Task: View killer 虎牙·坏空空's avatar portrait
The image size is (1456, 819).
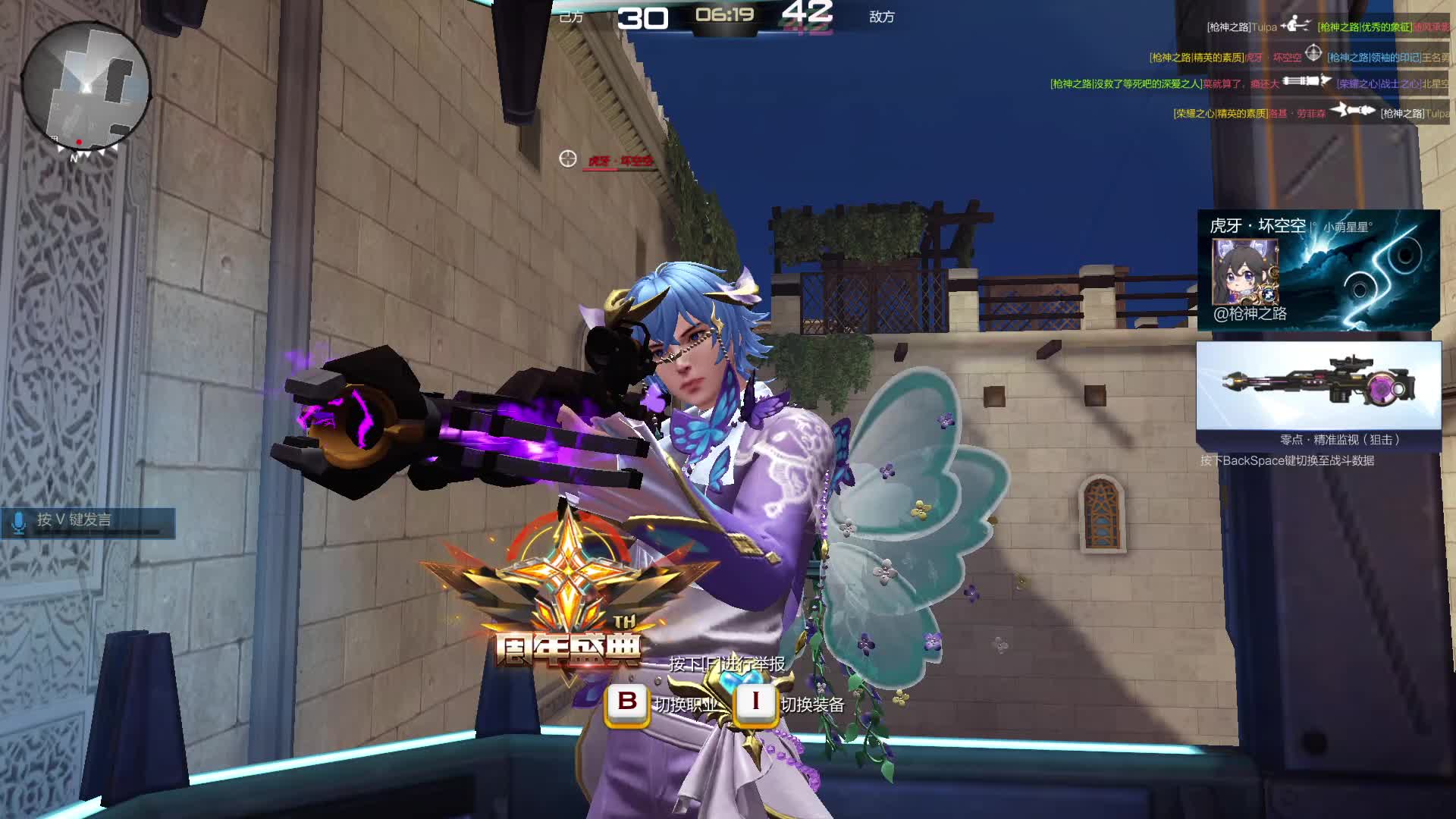Action: 1244,271
